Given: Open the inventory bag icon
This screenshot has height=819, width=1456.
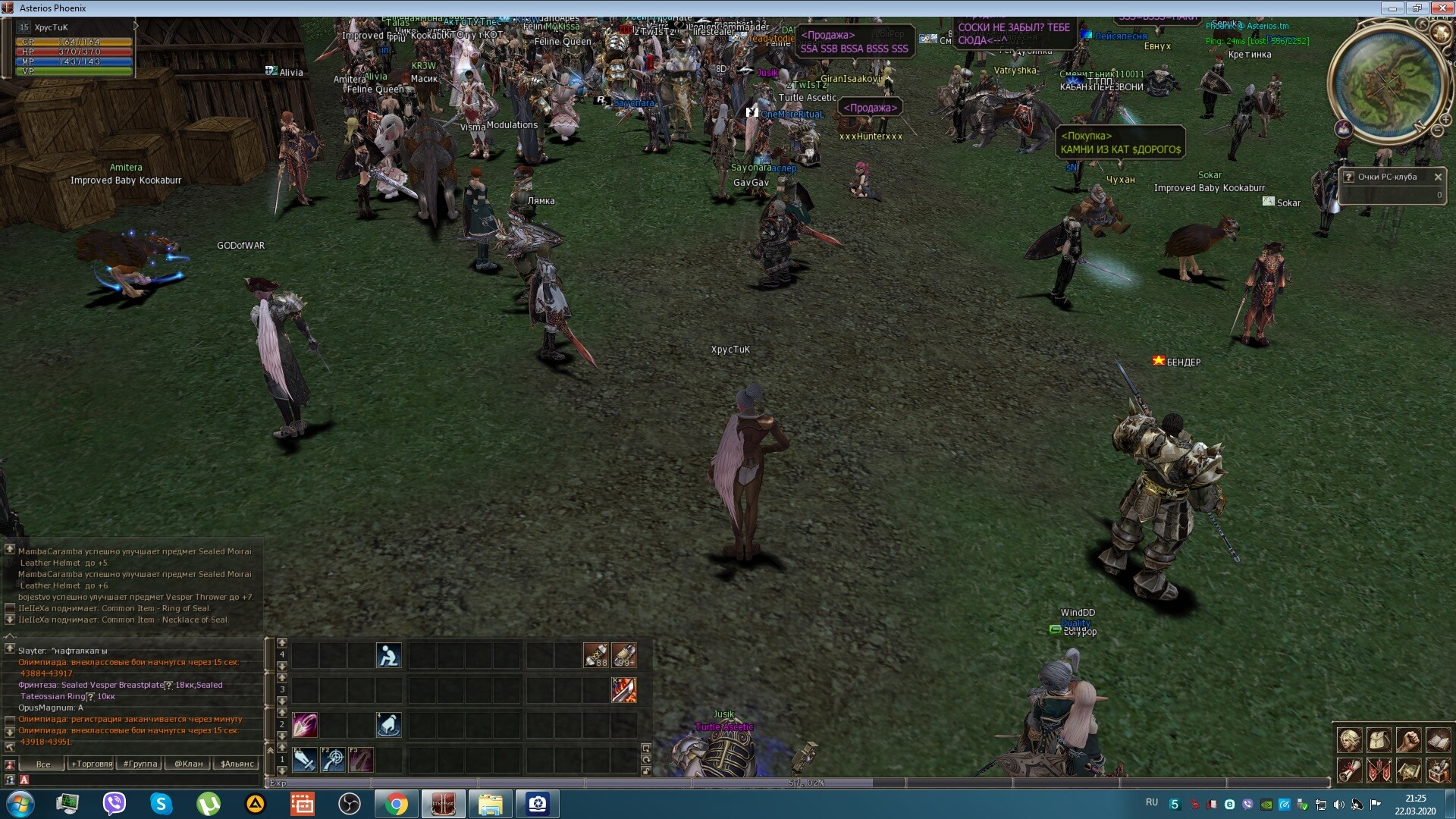Looking at the screenshot, I should click(1379, 739).
